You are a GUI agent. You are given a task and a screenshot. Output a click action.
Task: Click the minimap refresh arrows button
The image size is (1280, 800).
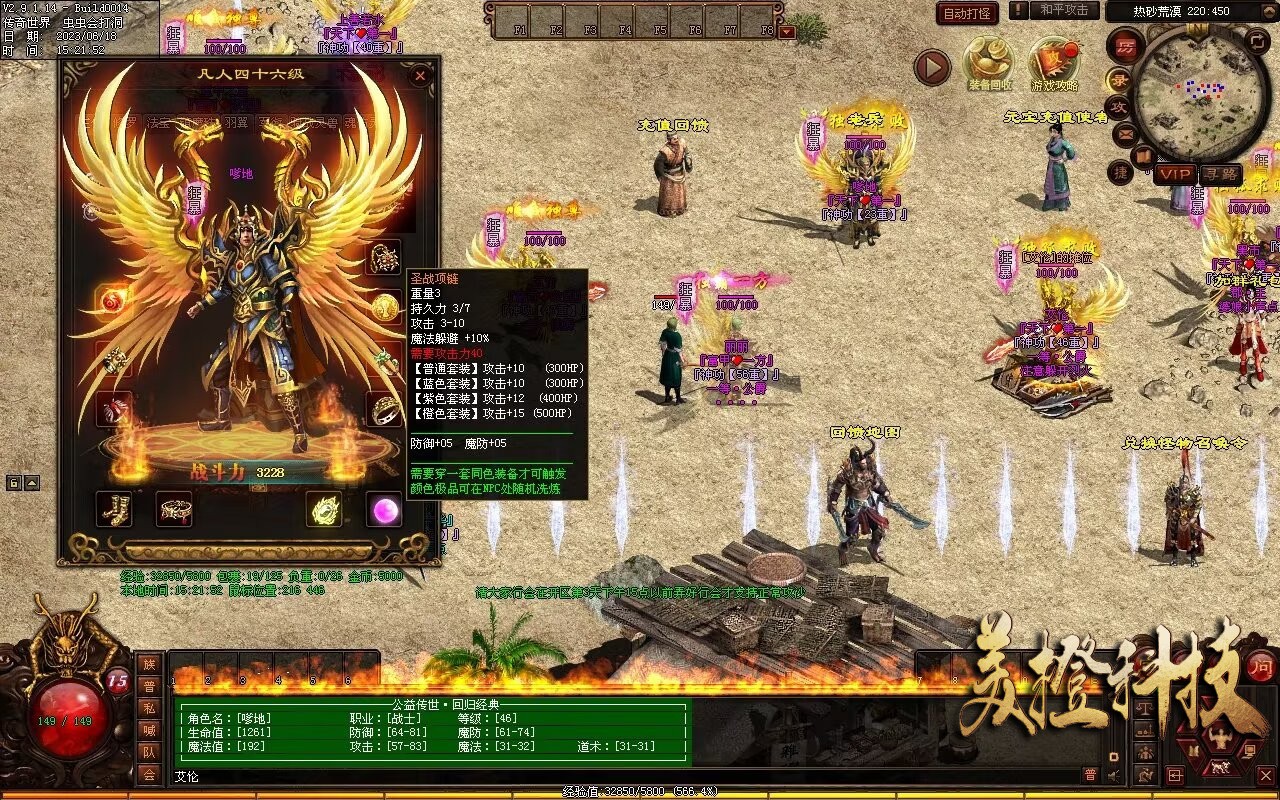coord(1257,42)
